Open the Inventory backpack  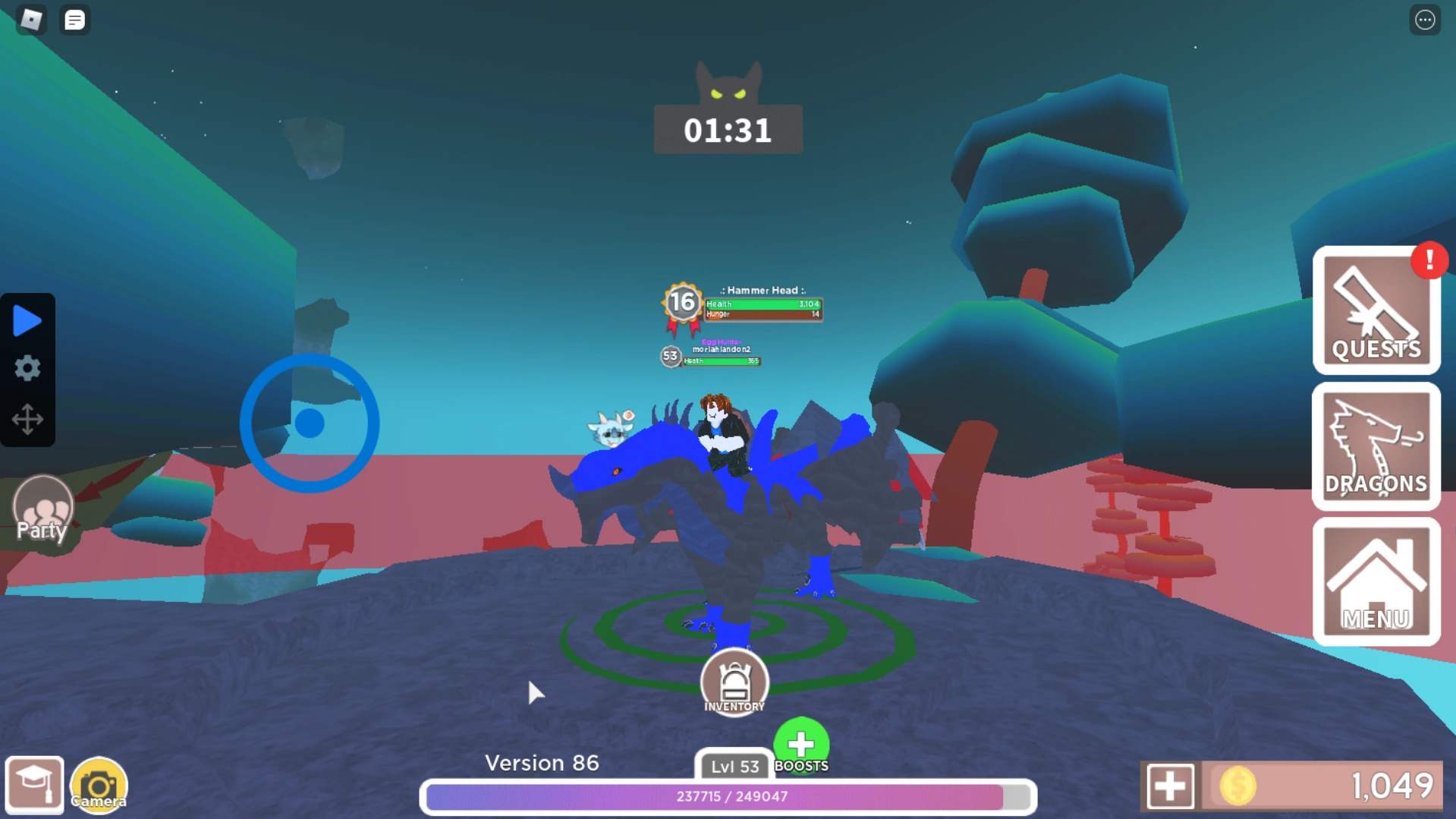click(x=733, y=681)
